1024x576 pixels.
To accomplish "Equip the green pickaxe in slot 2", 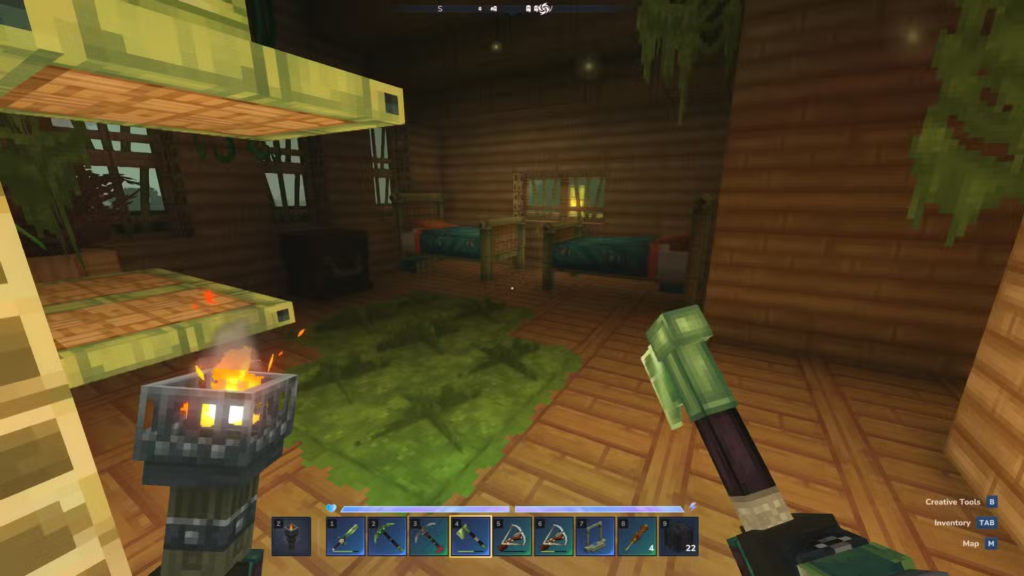I will click(386, 536).
